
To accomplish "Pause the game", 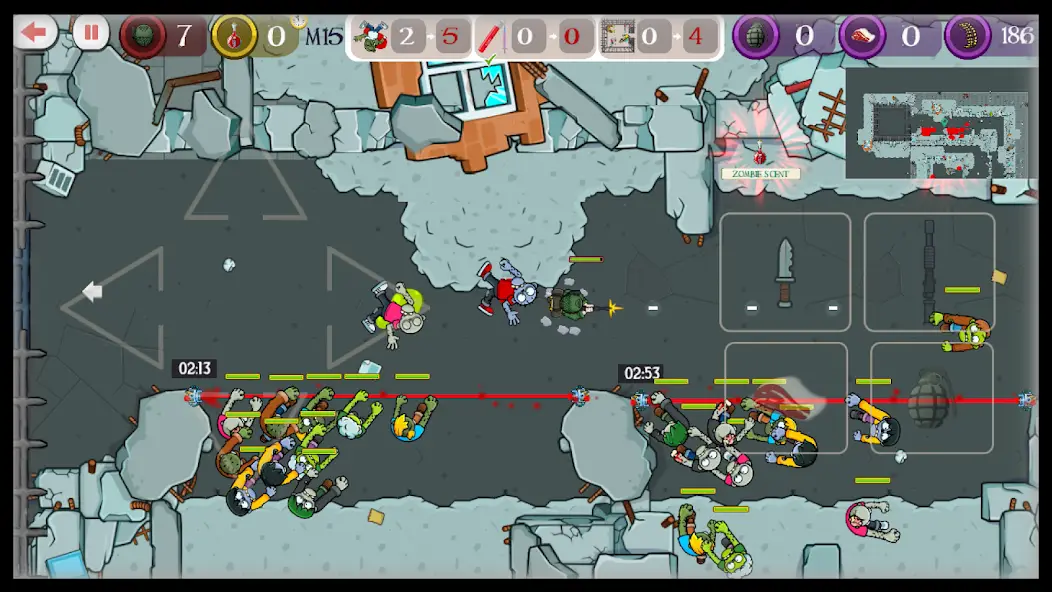I will coord(91,33).
